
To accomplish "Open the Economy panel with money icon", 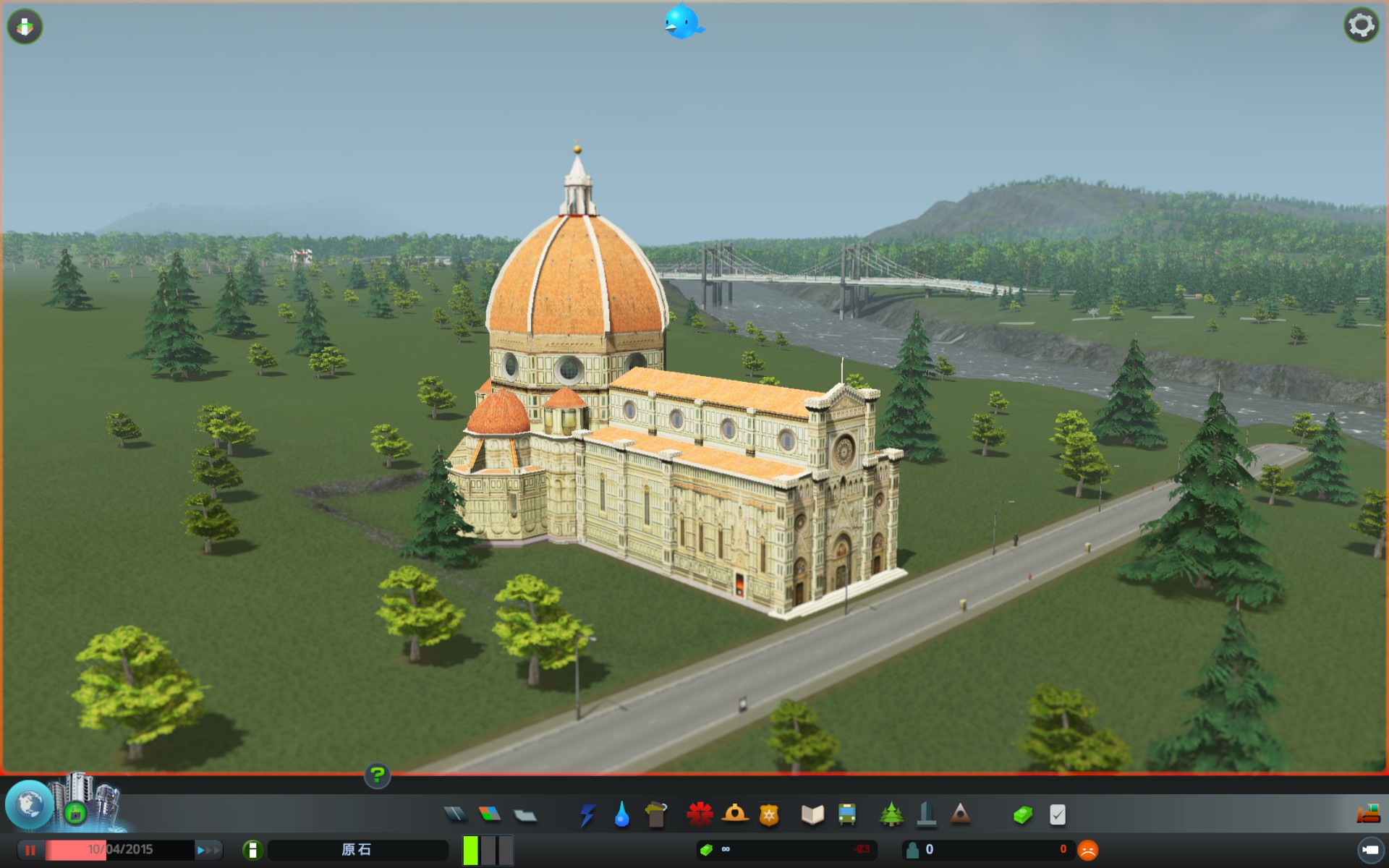I will coord(1022,814).
